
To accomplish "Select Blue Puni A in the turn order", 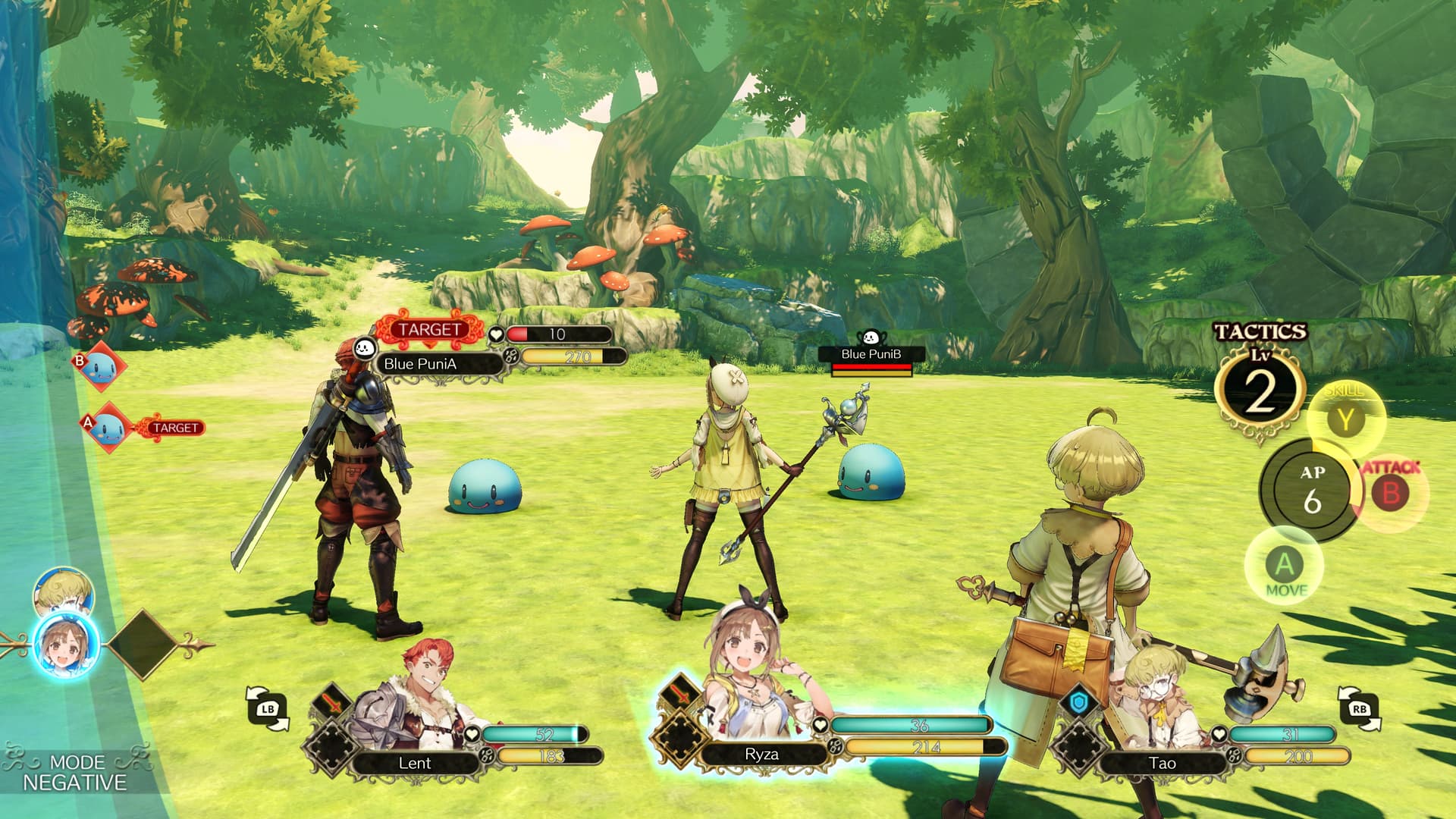I will click(108, 428).
